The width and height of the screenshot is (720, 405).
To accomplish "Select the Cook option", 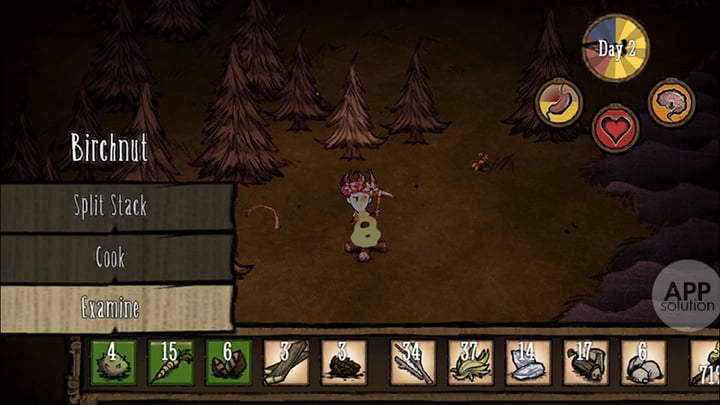I will click(115, 258).
